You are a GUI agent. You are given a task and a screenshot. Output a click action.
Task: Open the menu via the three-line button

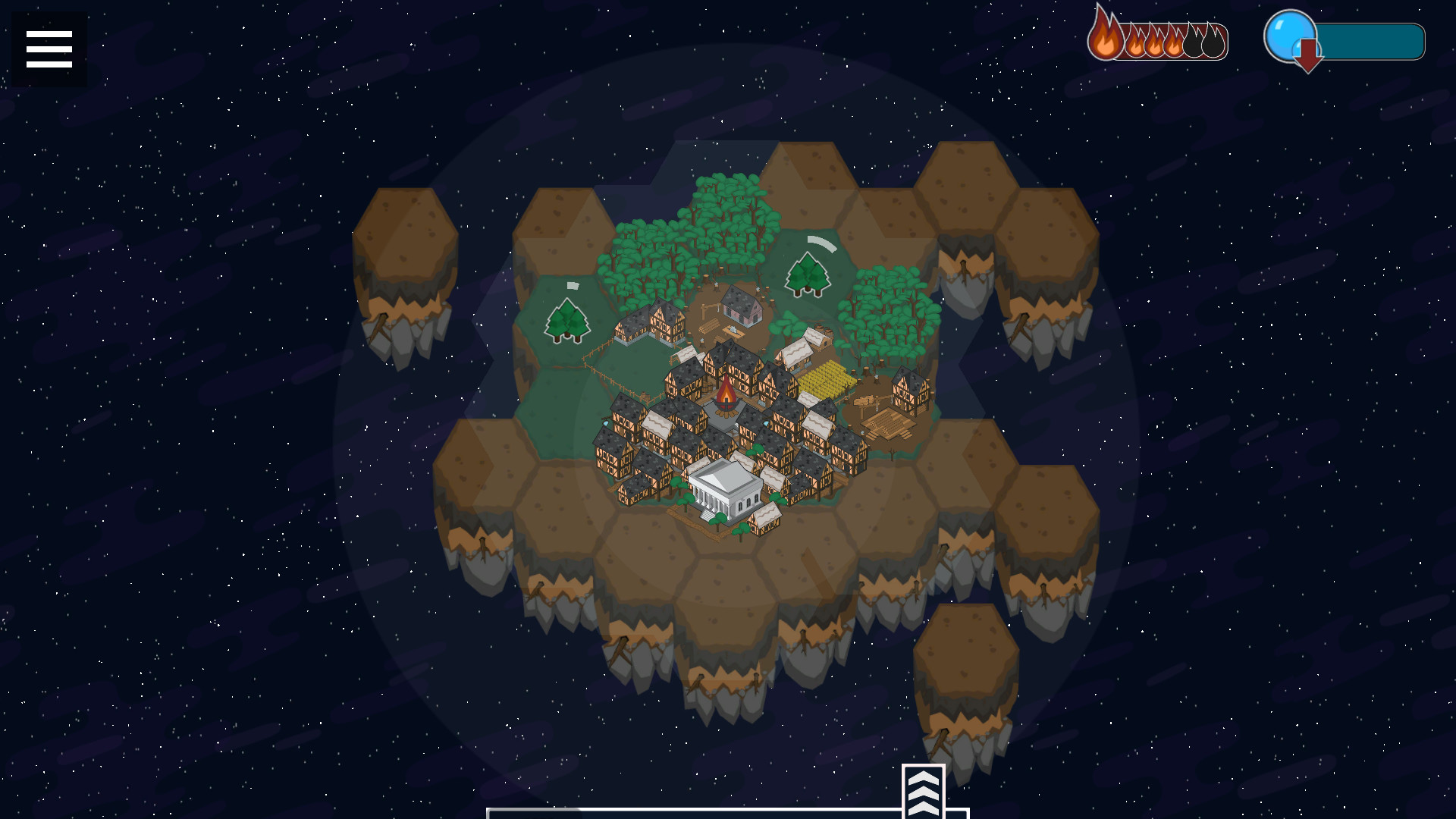49,49
